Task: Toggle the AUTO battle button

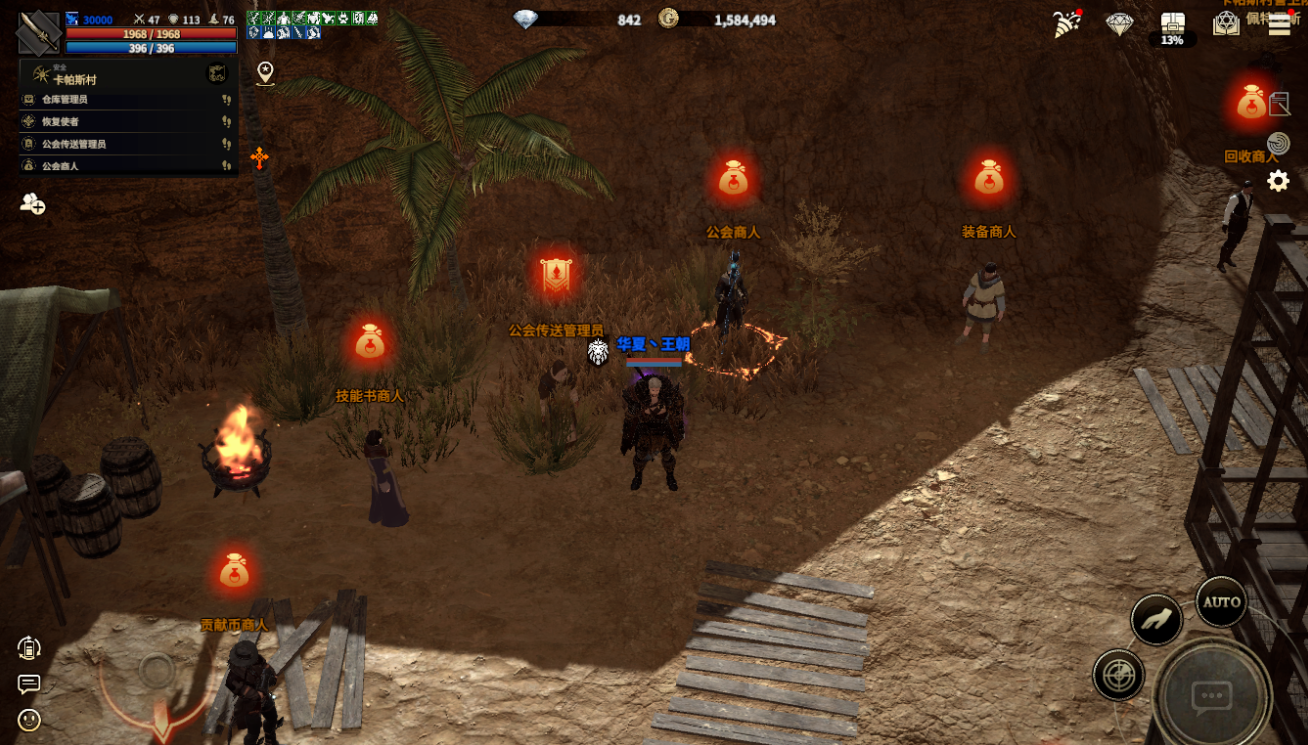Action: click(1221, 602)
